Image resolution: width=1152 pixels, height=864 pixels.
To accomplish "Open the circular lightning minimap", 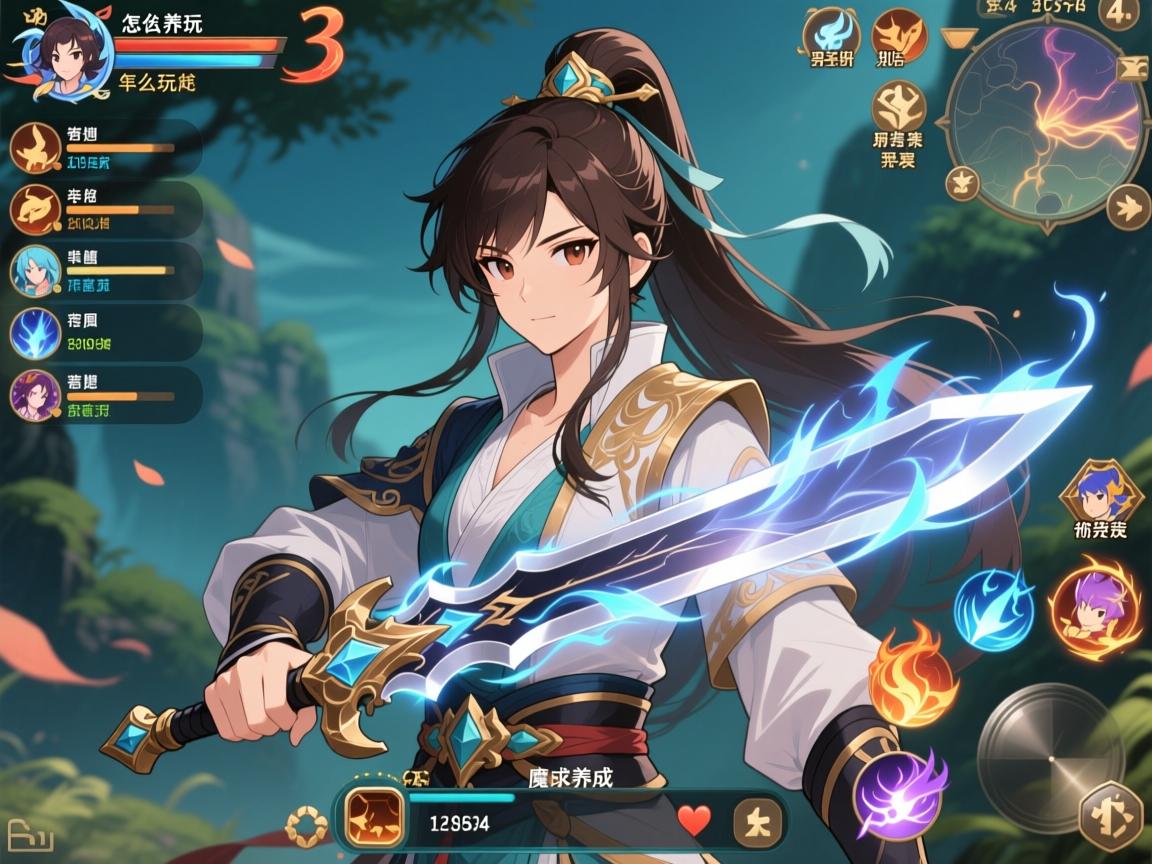I will 1047,120.
